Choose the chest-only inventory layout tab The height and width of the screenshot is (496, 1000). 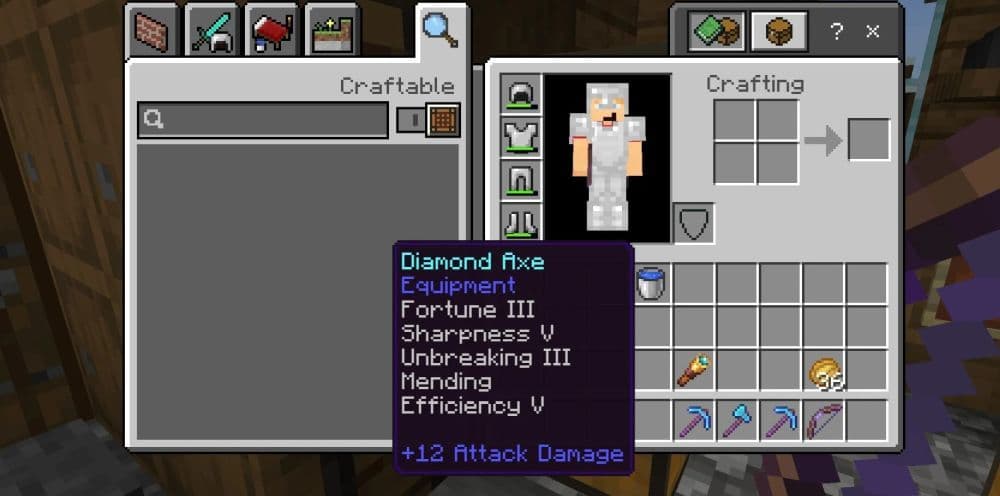coord(778,32)
